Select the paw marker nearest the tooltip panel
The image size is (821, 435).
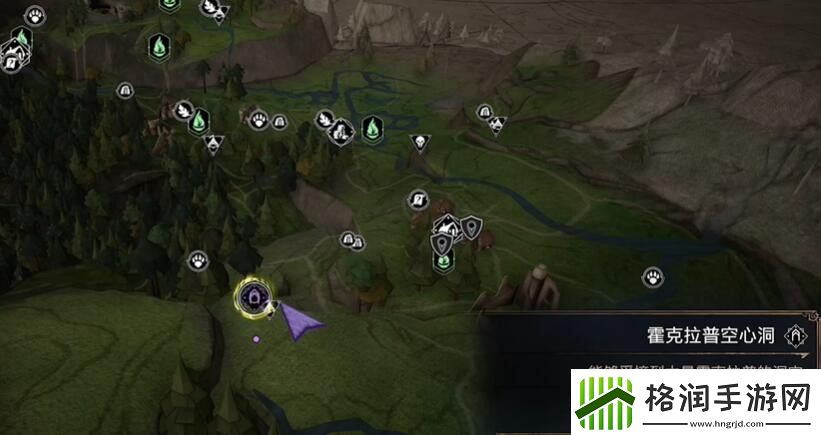tap(653, 277)
